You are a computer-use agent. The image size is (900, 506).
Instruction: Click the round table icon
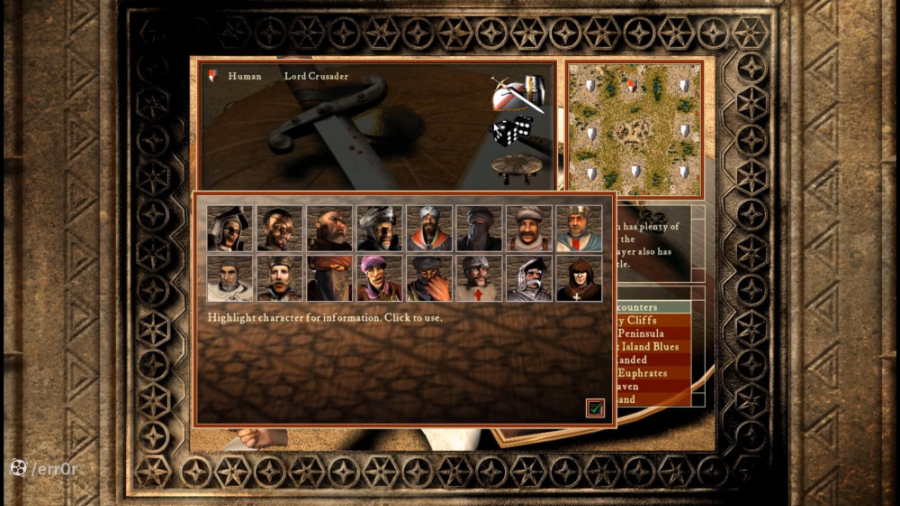514,166
